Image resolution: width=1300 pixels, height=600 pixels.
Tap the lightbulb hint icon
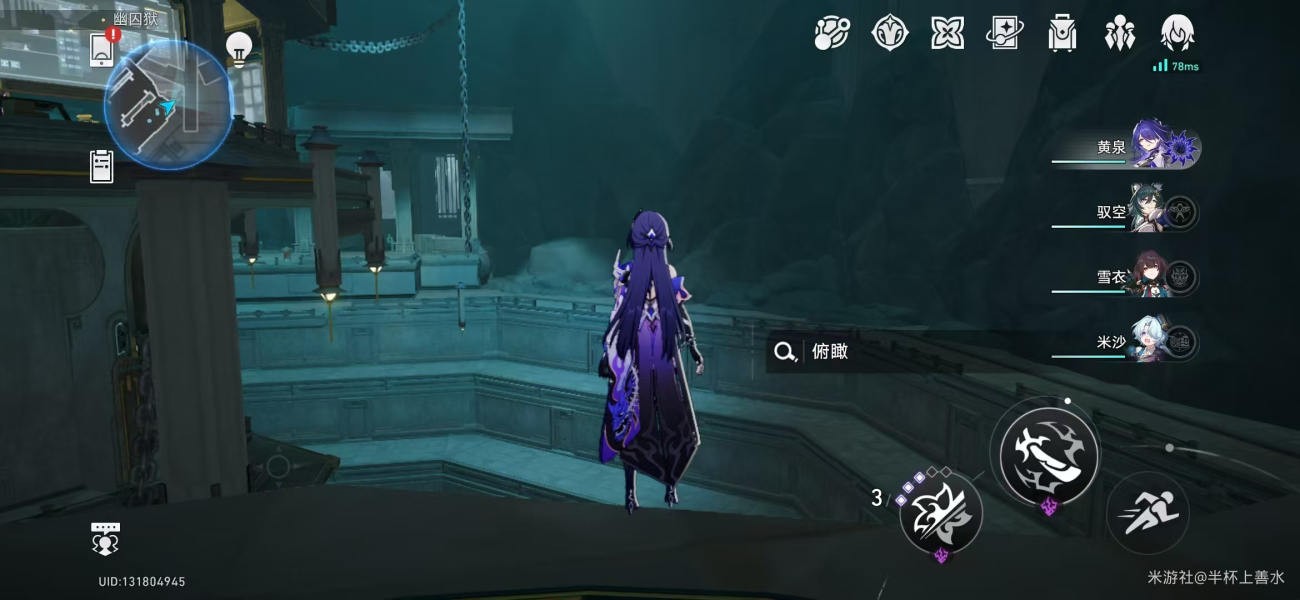[238, 47]
